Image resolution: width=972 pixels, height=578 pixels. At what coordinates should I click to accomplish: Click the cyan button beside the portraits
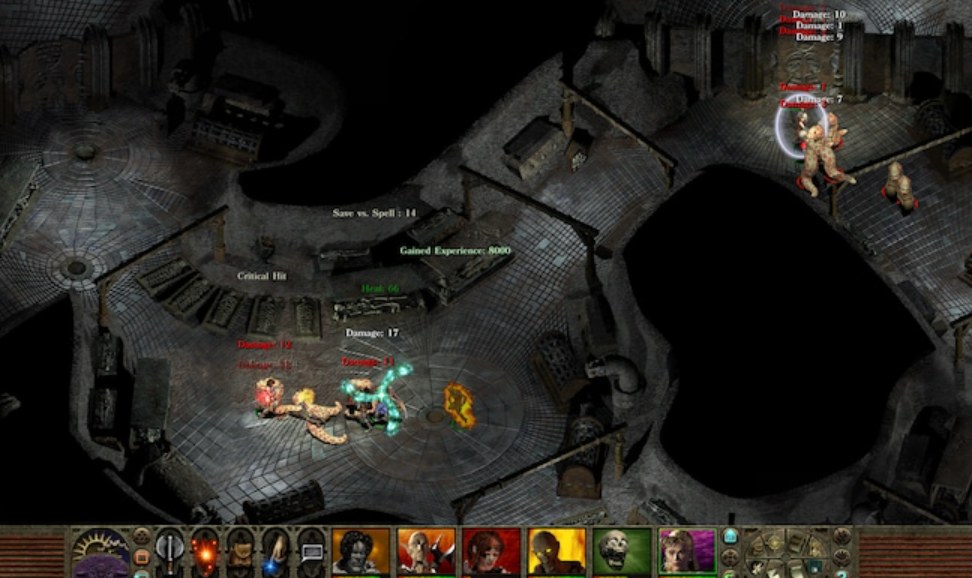click(x=731, y=536)
